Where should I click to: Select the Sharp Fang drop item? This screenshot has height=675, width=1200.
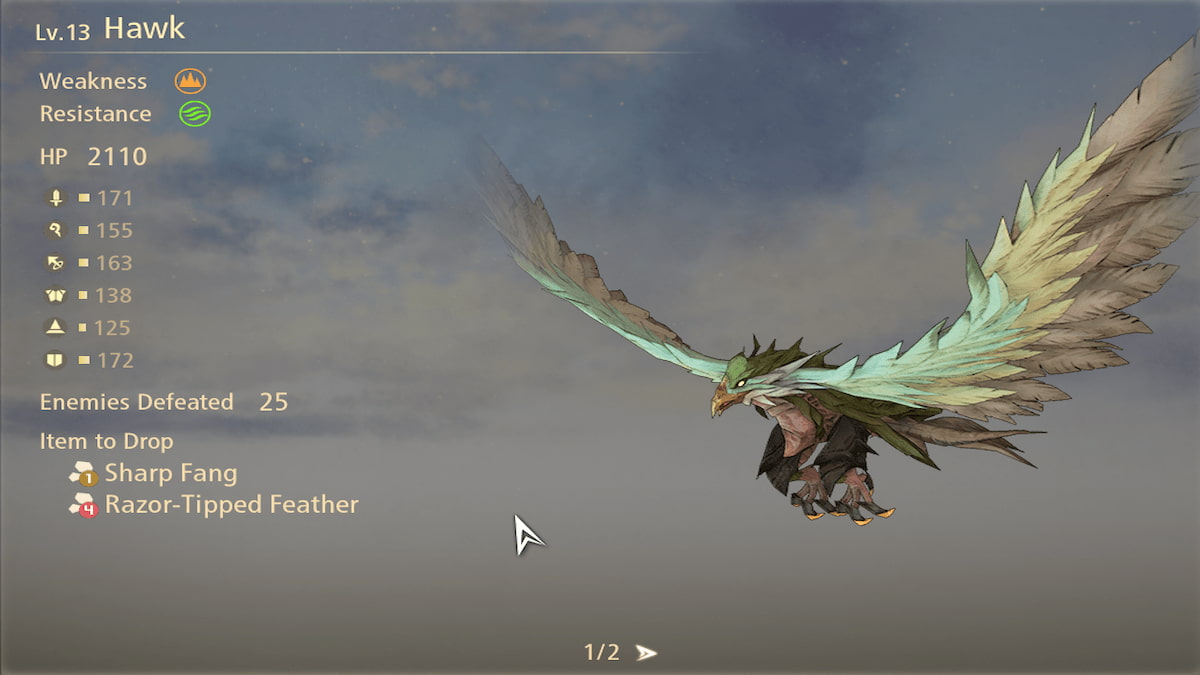(170, 473)
